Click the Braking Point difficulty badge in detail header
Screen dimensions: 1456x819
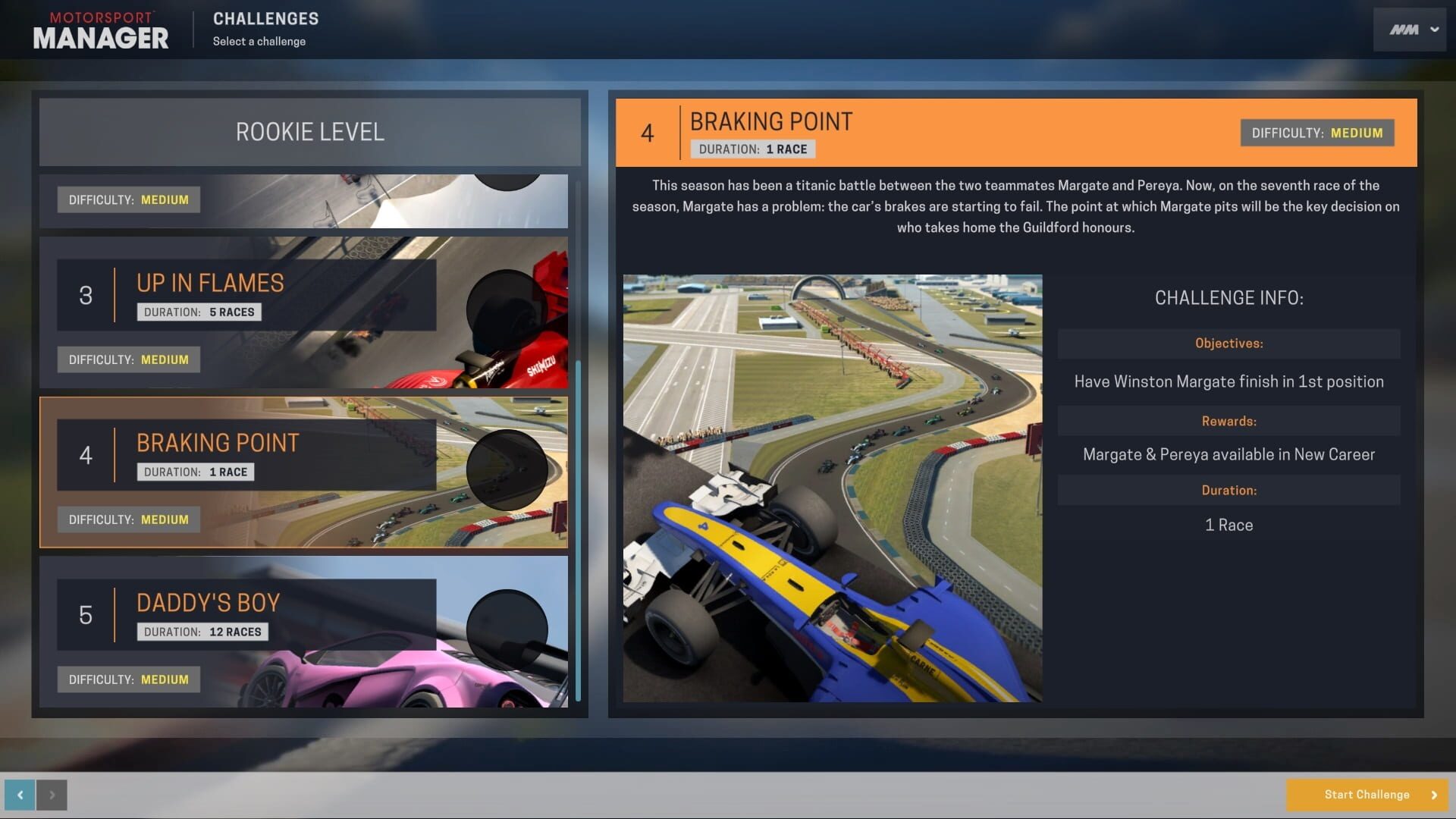click(x=1316, y=133)
